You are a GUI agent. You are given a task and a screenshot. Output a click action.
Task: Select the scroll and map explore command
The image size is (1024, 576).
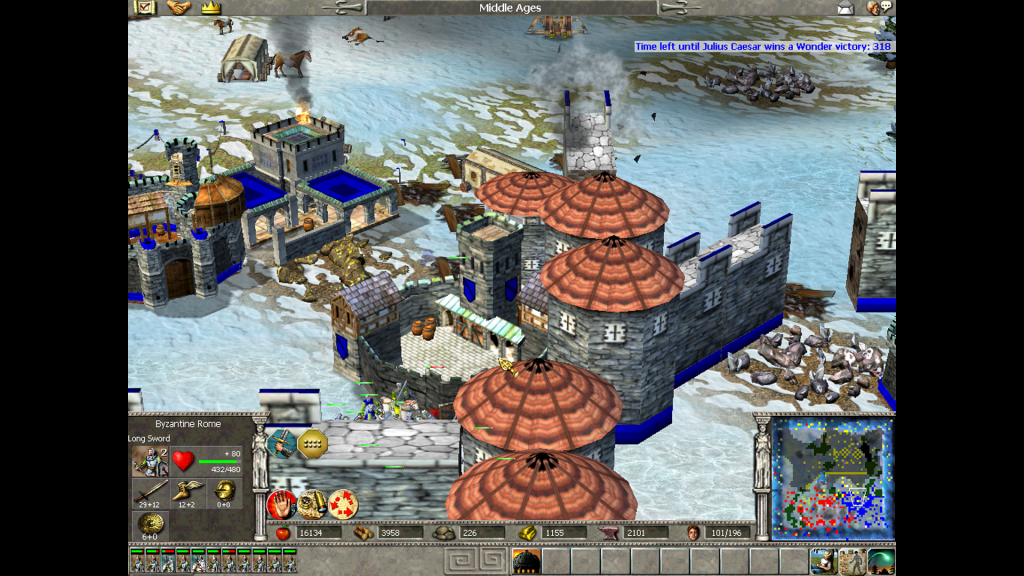coord(311,504)
